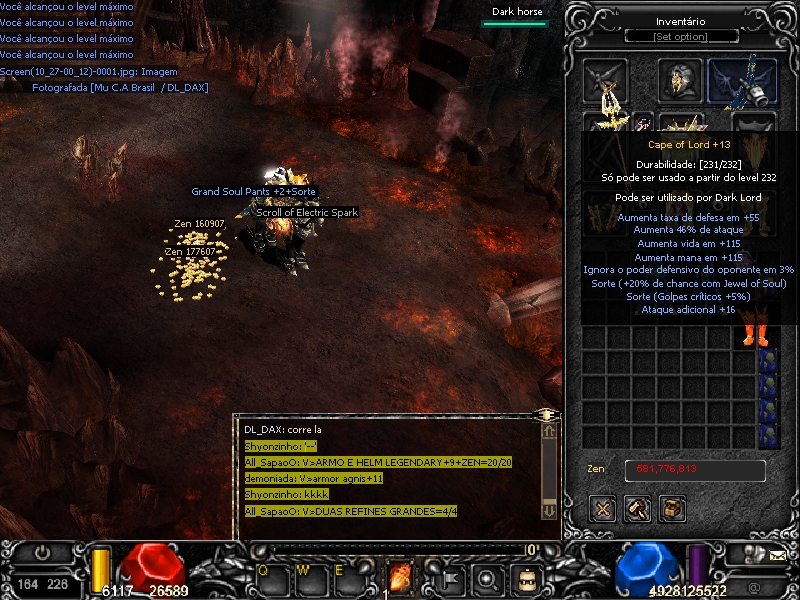Open the repair hammer function
Image resolution: width=800 pixels, height=600 pixels.
[x=637, y=509]
